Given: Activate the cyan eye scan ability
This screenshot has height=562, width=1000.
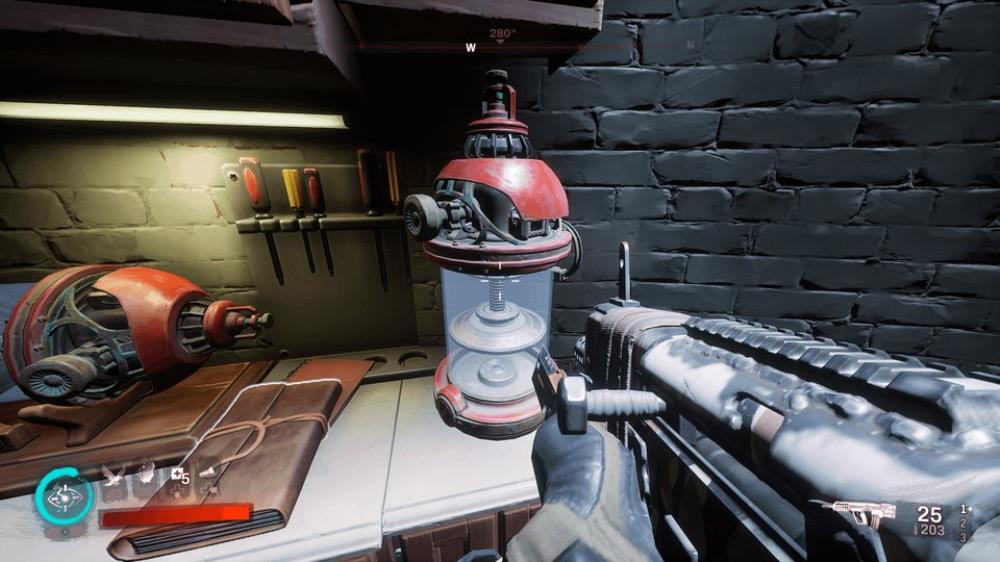Looking at the screenshot, I should tap(65, 496).
